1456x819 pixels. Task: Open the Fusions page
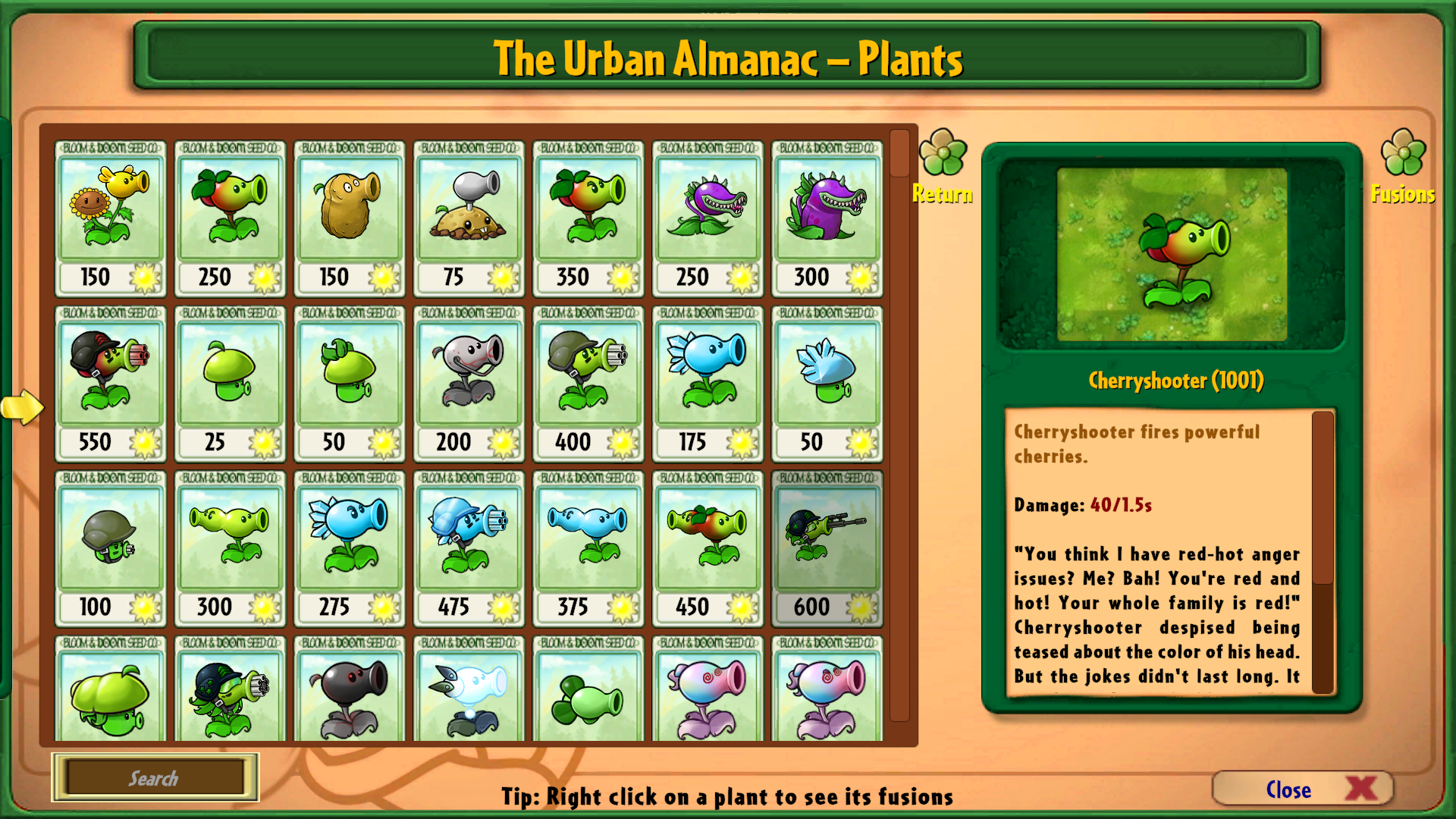1403,167
